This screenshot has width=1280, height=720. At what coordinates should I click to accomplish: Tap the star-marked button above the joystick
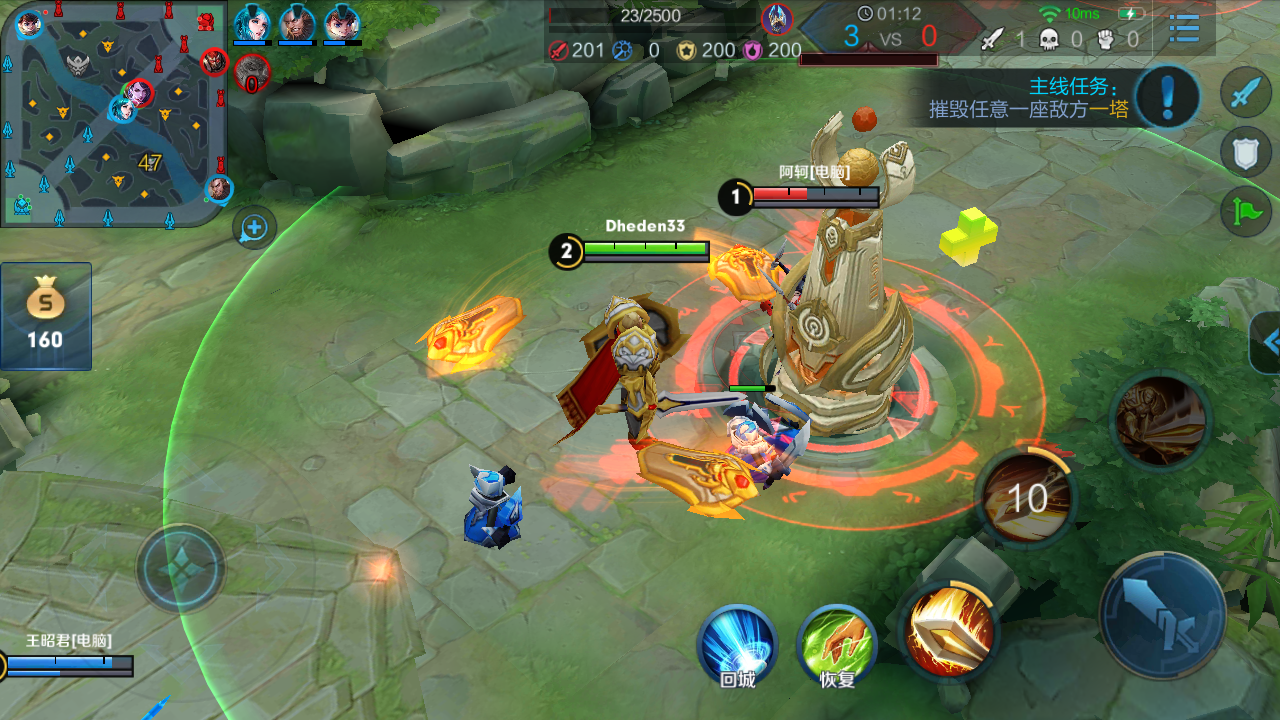181,568
